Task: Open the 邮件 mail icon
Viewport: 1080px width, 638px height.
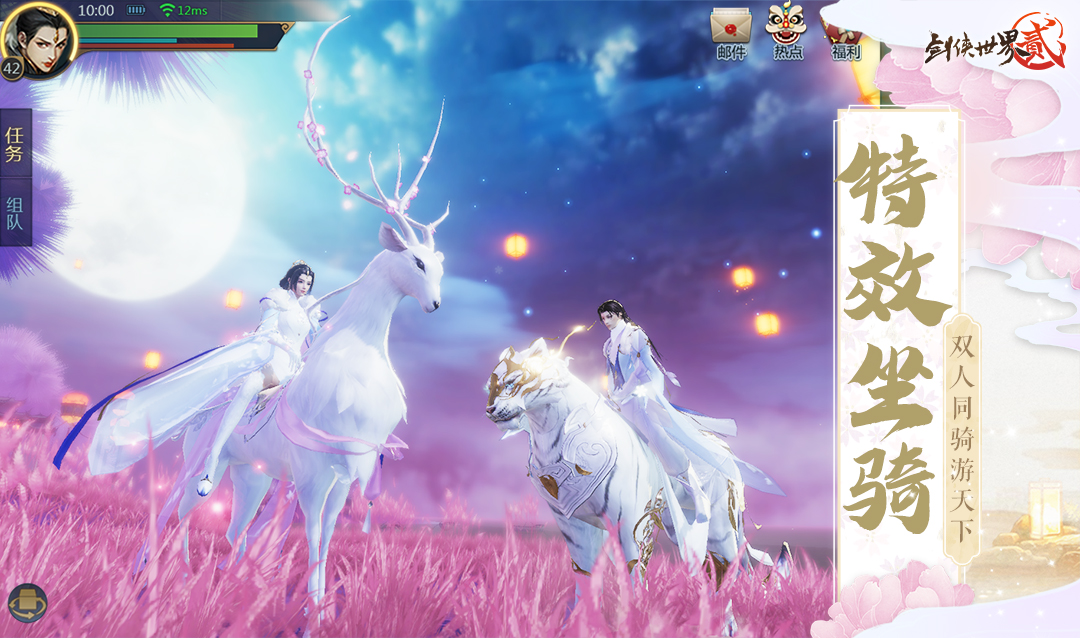Action: point(731,30)
